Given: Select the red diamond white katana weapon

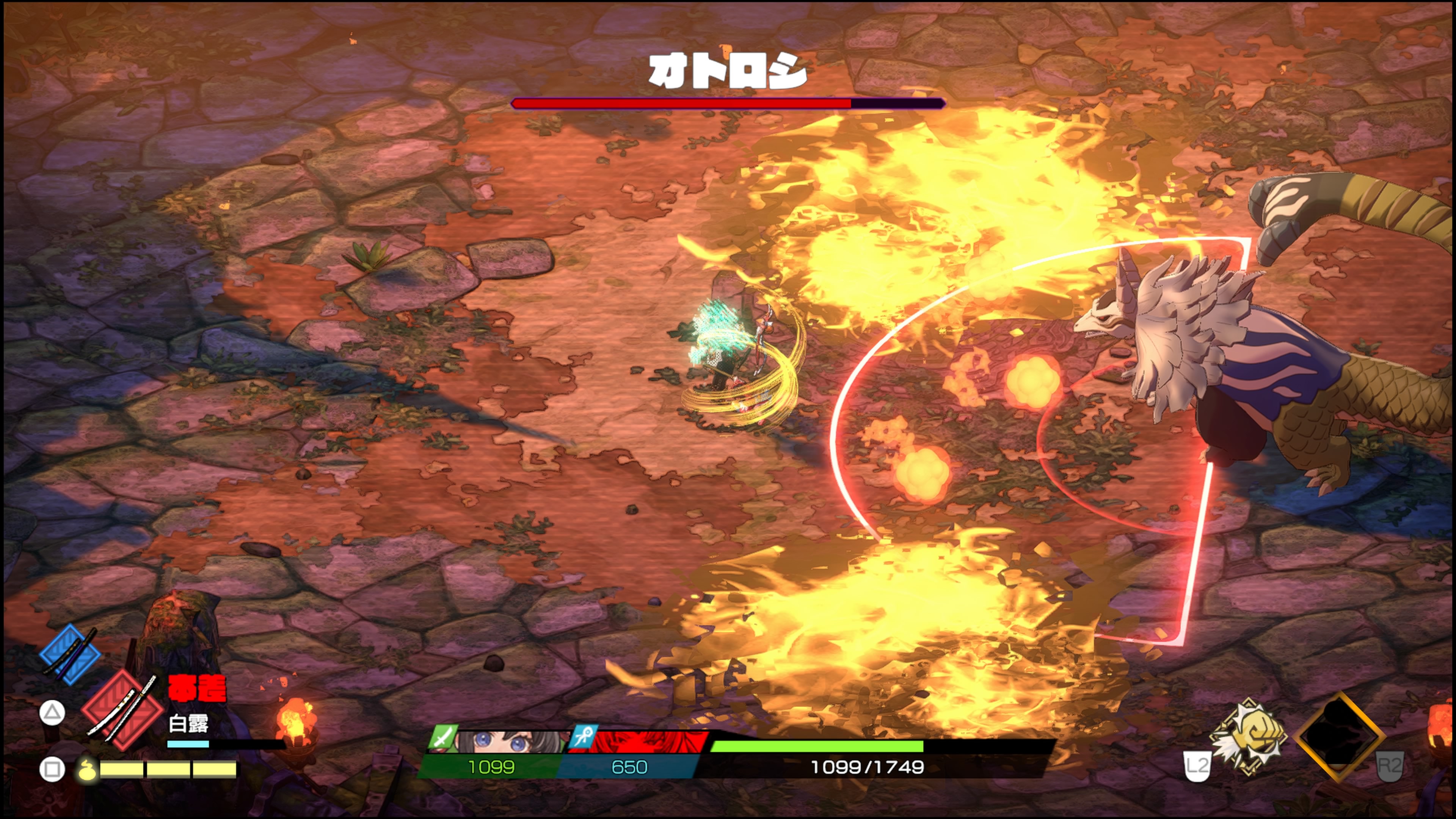Looking at the screenshot, I should [122, 710].
